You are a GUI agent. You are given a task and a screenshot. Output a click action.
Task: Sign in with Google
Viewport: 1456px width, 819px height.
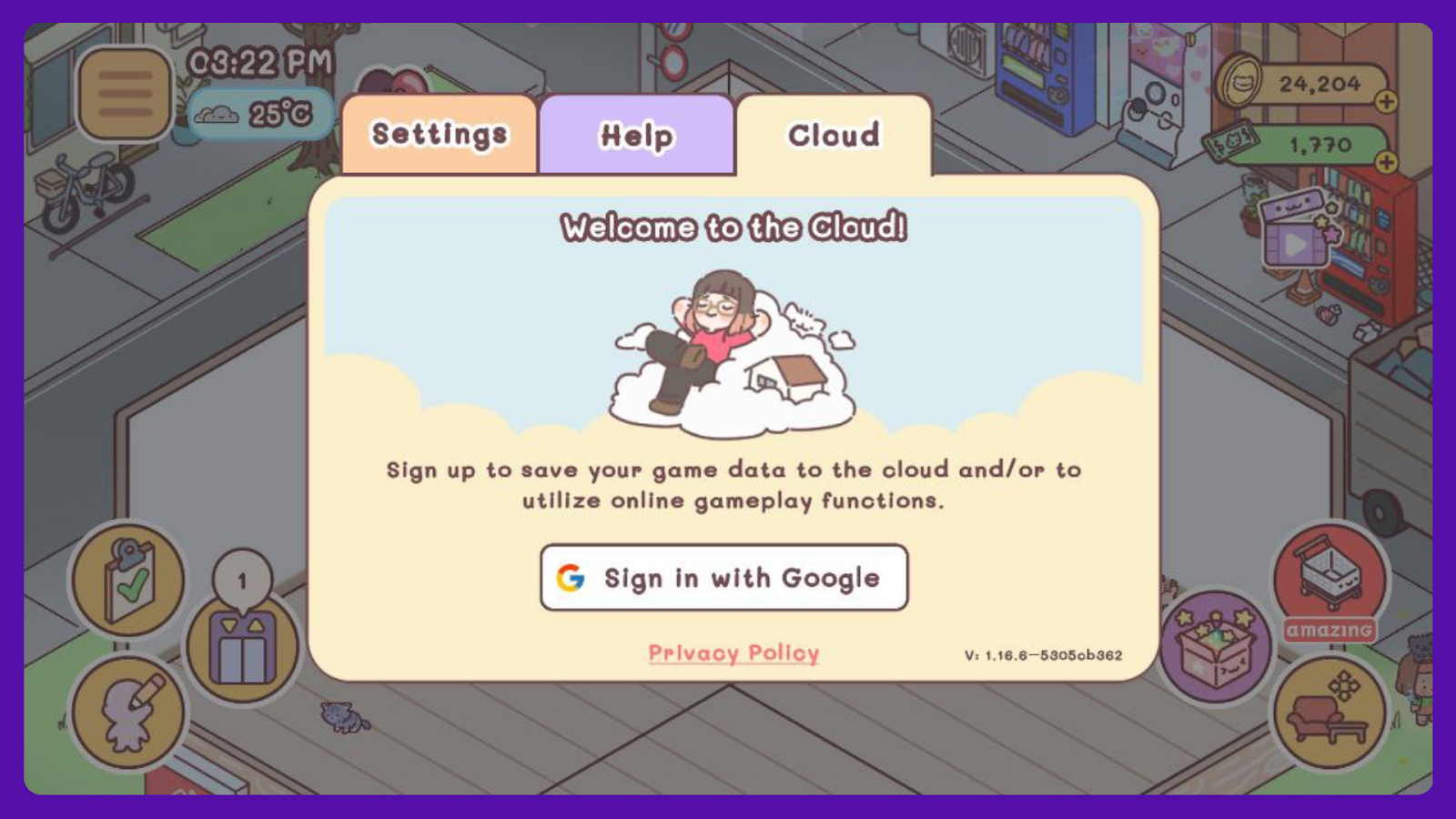pyautogui.click(x=724, y=578)
